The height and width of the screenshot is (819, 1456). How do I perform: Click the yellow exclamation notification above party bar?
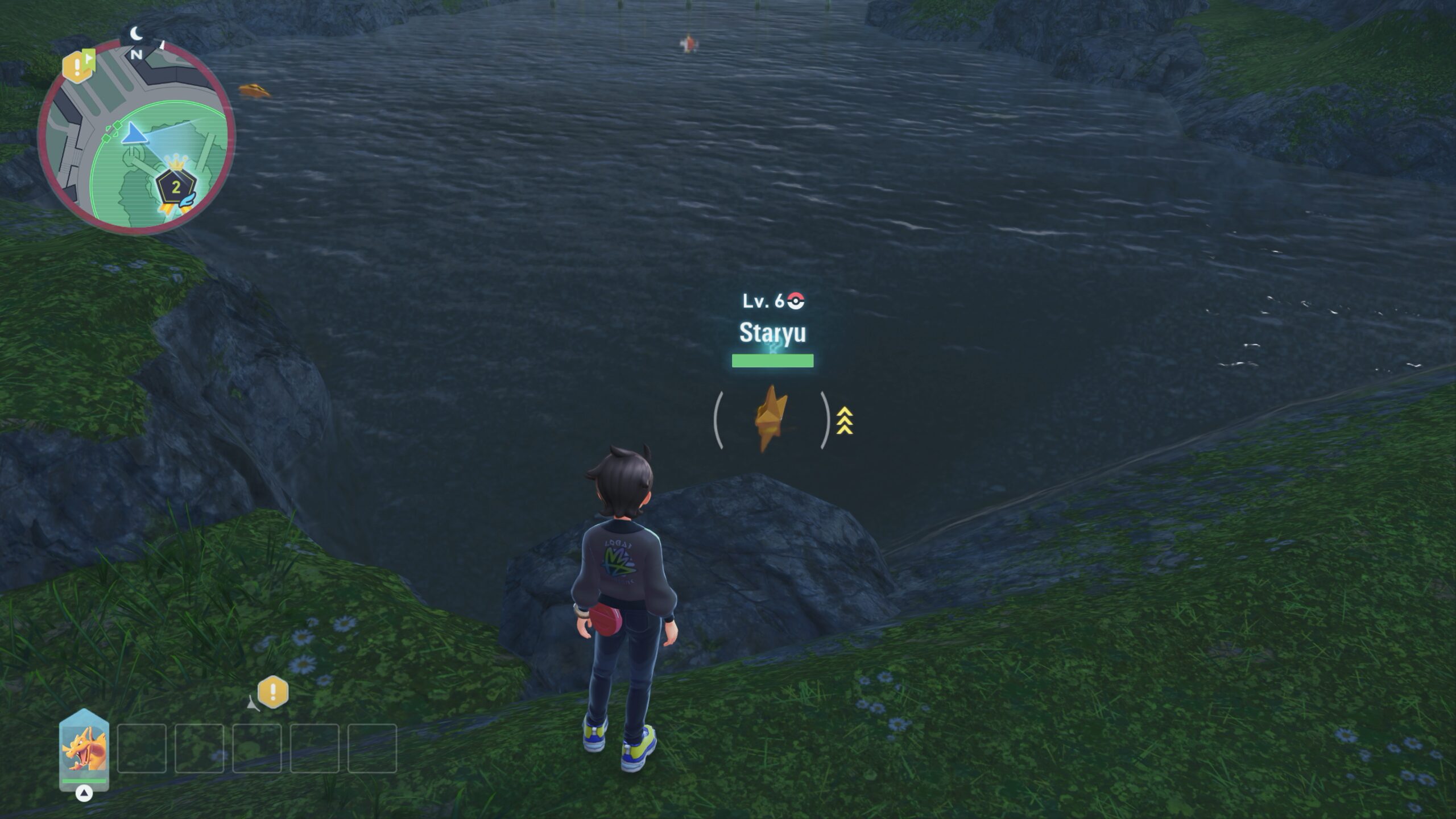[x=273, y=692]
